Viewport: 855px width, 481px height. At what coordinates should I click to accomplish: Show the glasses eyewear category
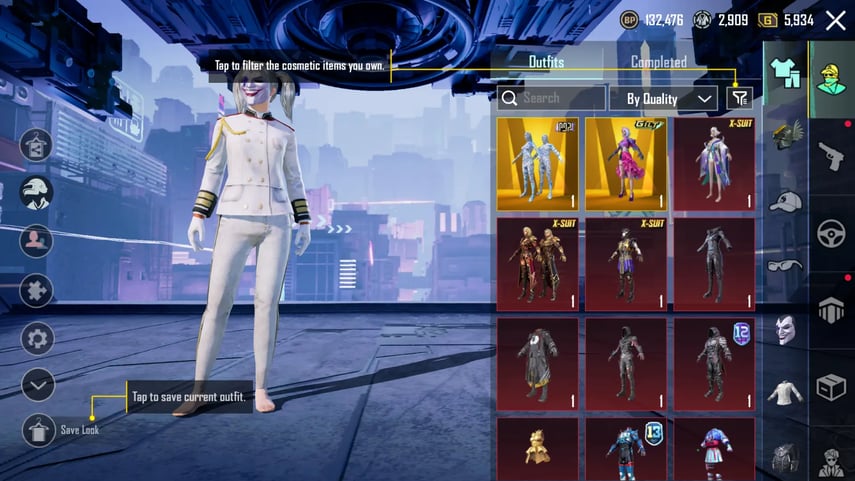point(786,265)
